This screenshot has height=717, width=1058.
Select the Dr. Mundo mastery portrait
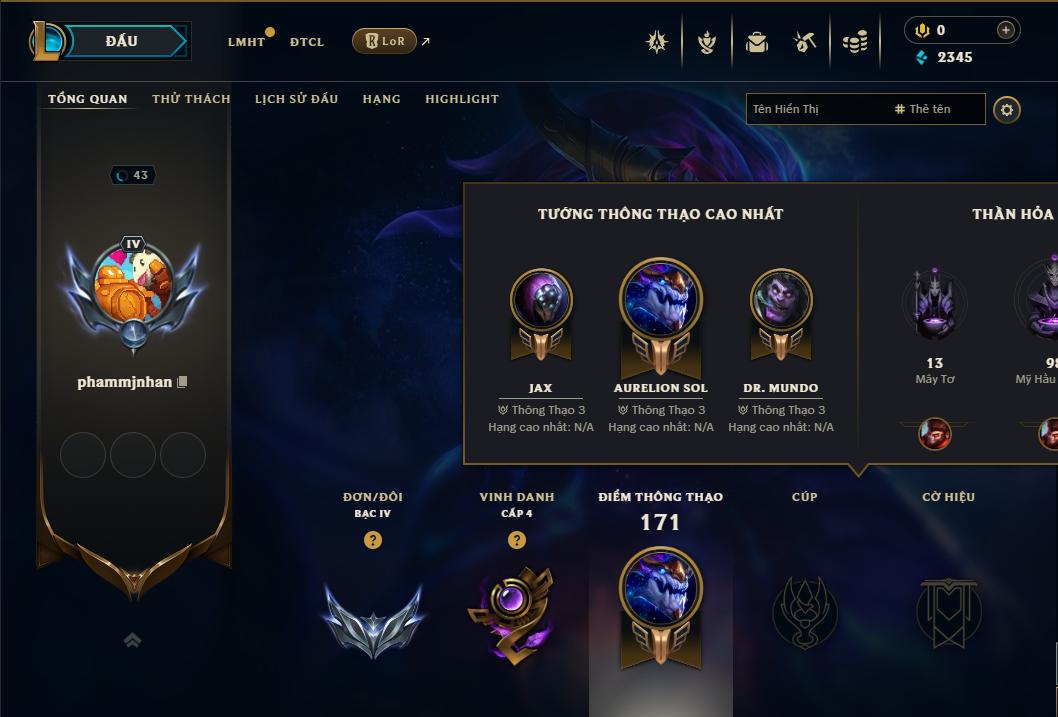pos(781,300)
